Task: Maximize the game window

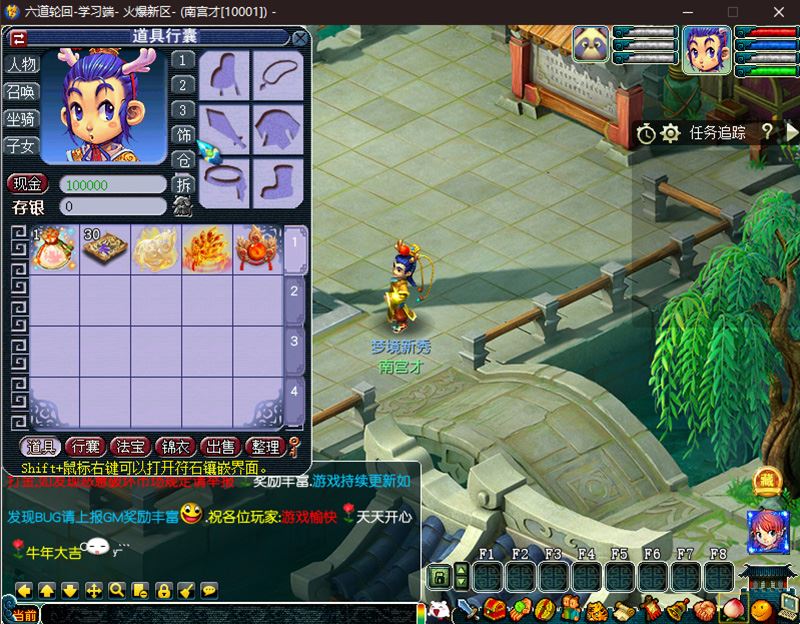Action: 733,11
